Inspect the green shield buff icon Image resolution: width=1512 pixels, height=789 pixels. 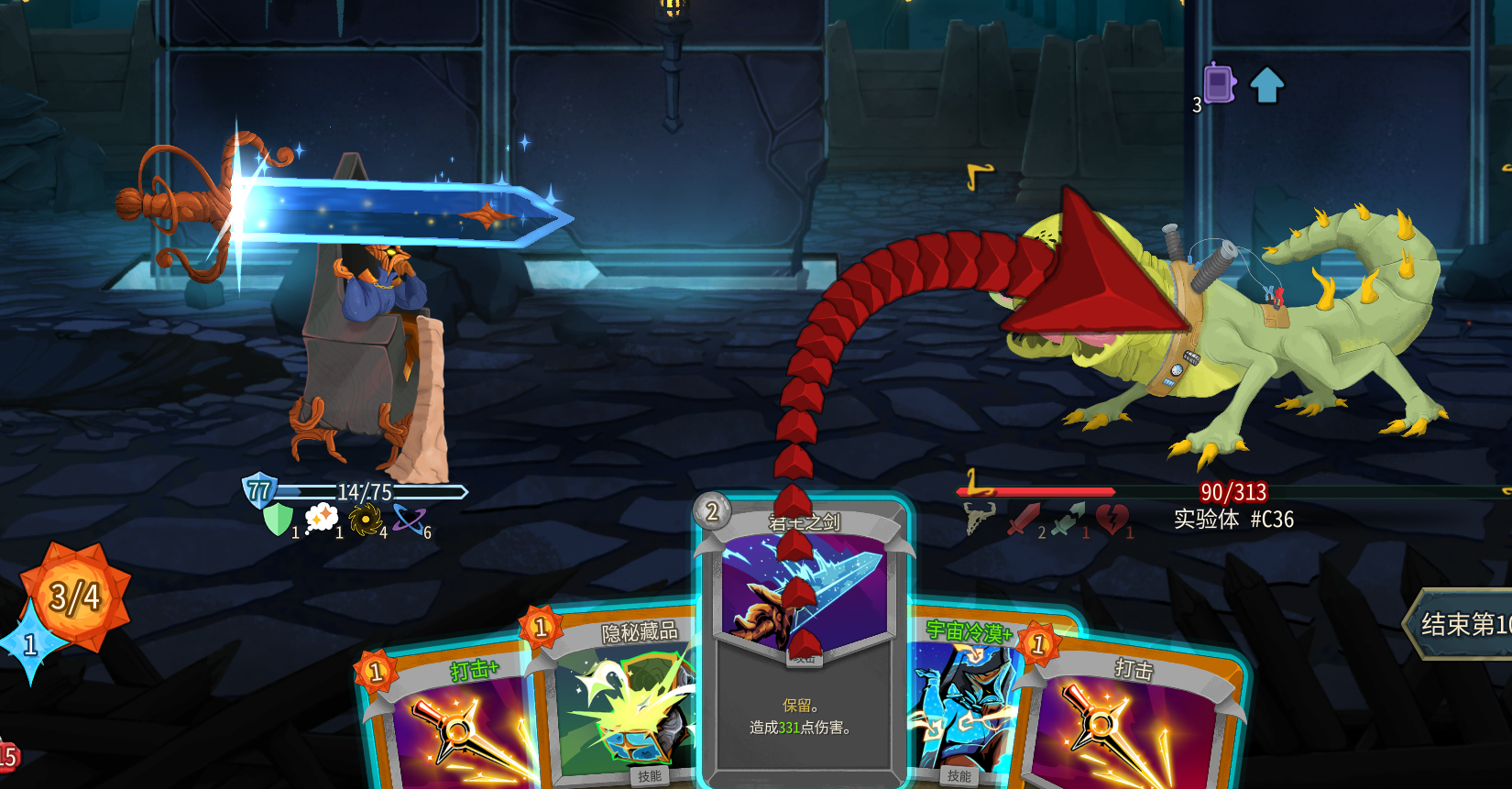(278, 520)
